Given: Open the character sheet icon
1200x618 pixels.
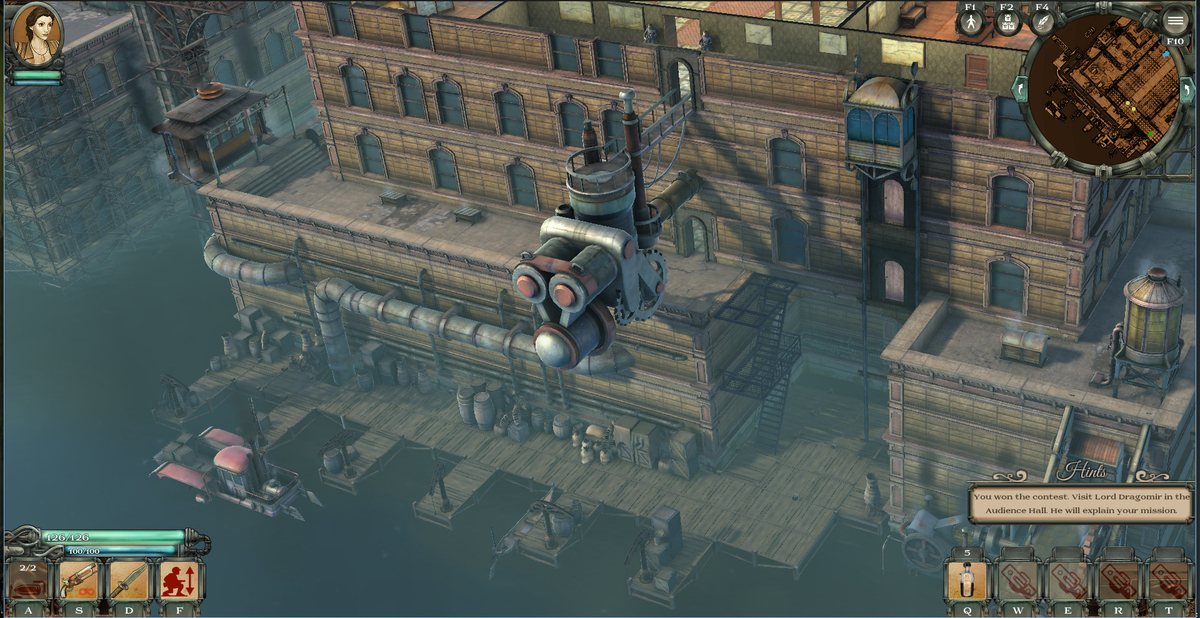Looking at the screenshot, I should [971, 23].
